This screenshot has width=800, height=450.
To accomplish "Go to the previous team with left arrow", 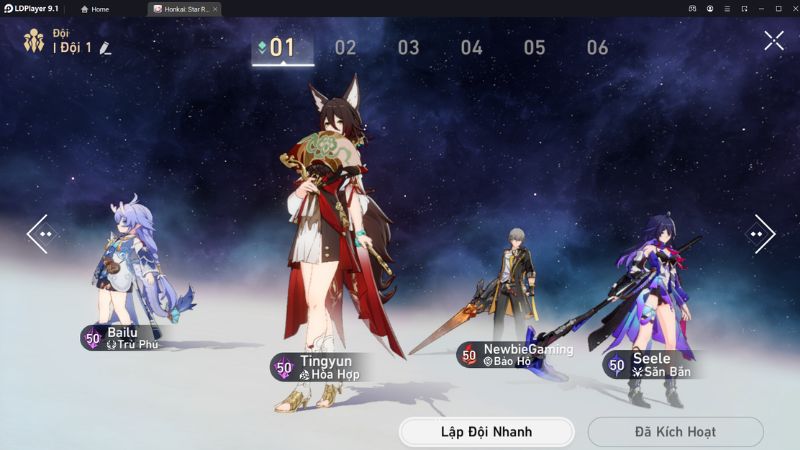I will [x=38, y=234].
